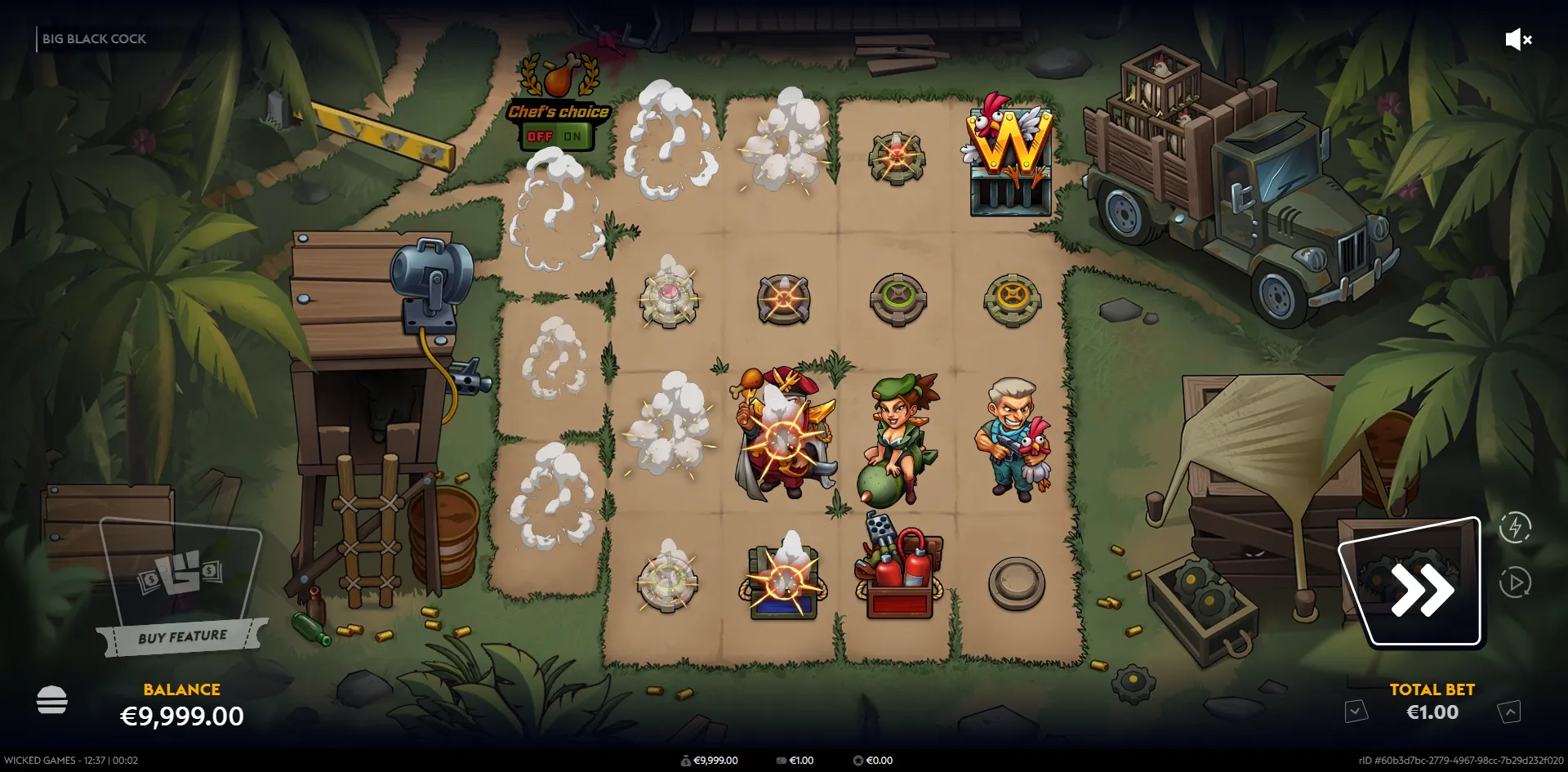Viewport: 1568px width, 772px height.
Task: Open the hamburger menu
Action: (x=52, y=700)
